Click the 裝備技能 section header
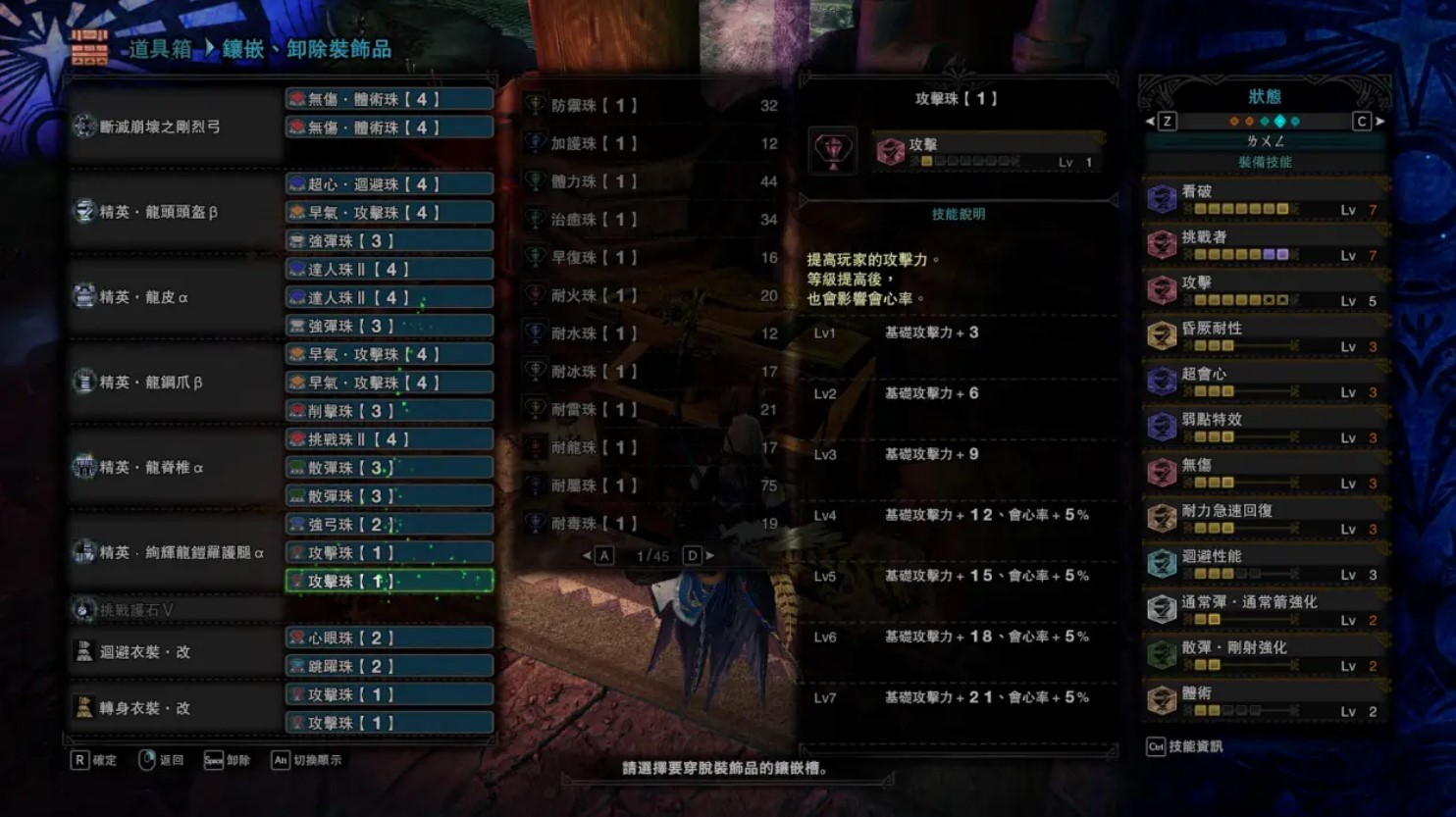This screenshot has height=817, width=1456. [1265, 162]
